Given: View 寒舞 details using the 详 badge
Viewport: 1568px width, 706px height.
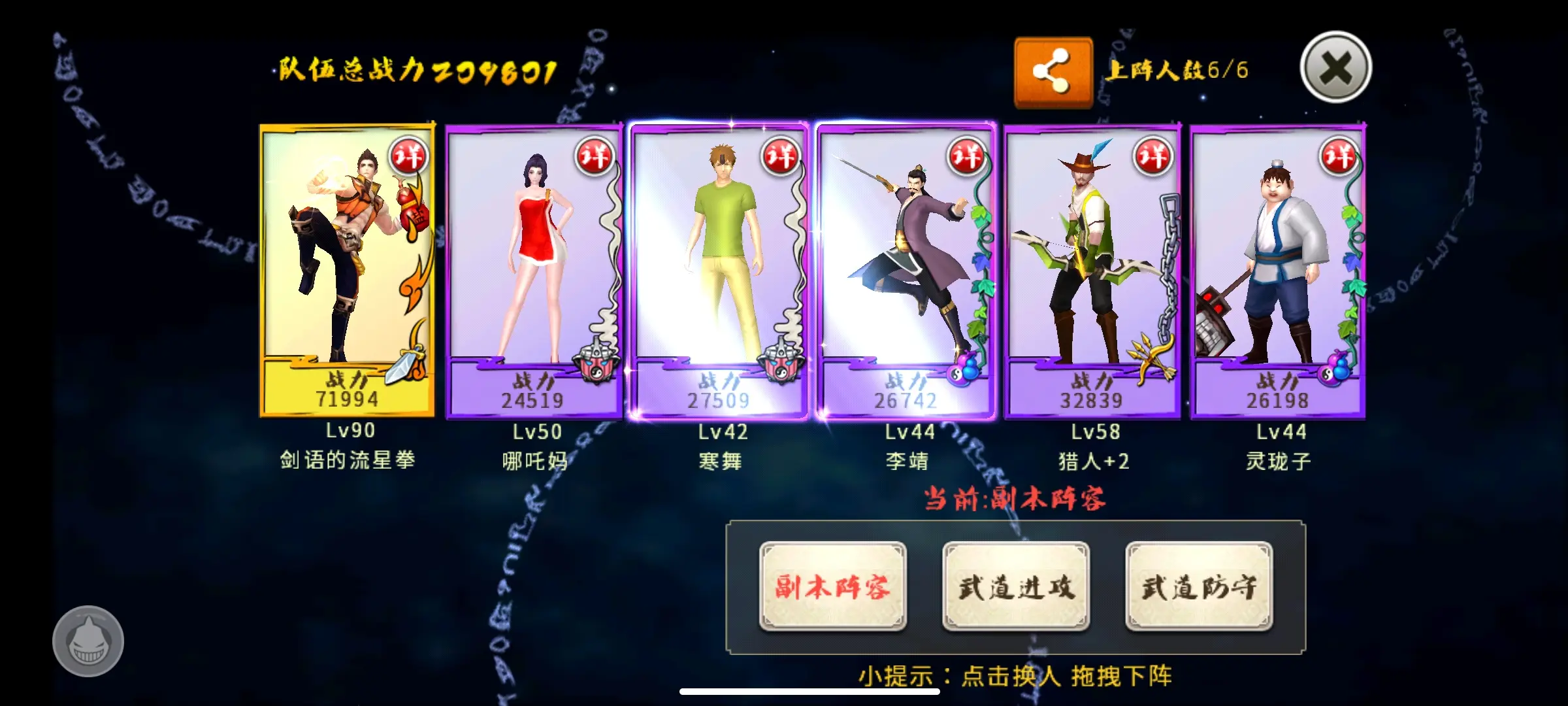Looking at the screenshot, I should click(x=781, y=156).
